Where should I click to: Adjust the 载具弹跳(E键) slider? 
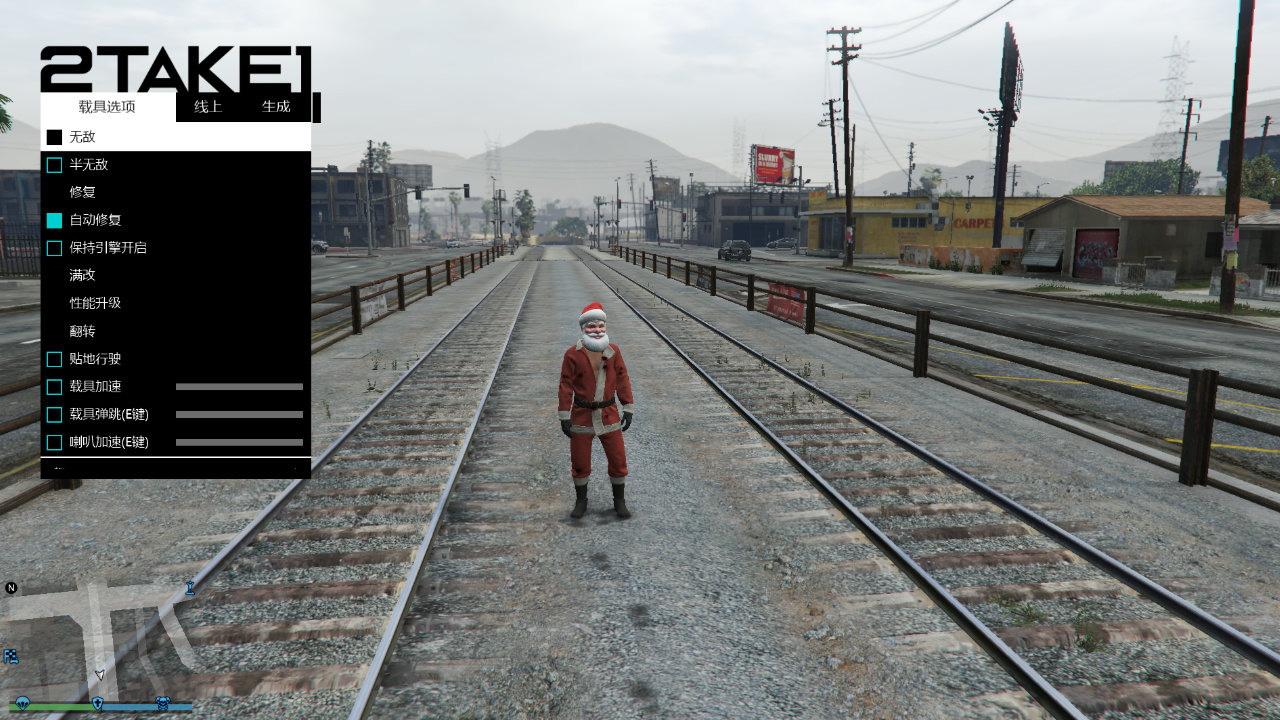(238, 414)
